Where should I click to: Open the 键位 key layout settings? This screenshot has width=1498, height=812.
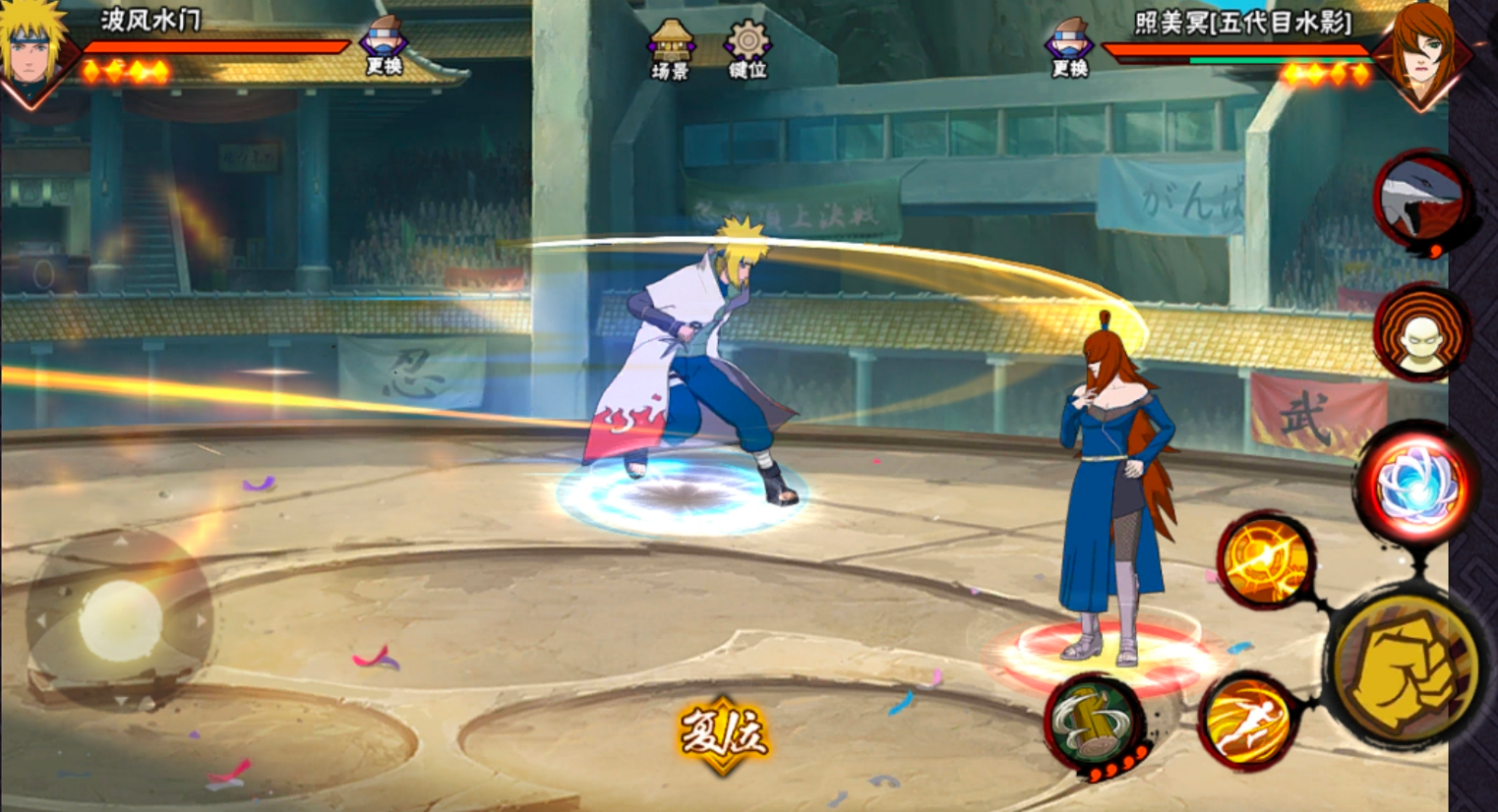(748, 49)
